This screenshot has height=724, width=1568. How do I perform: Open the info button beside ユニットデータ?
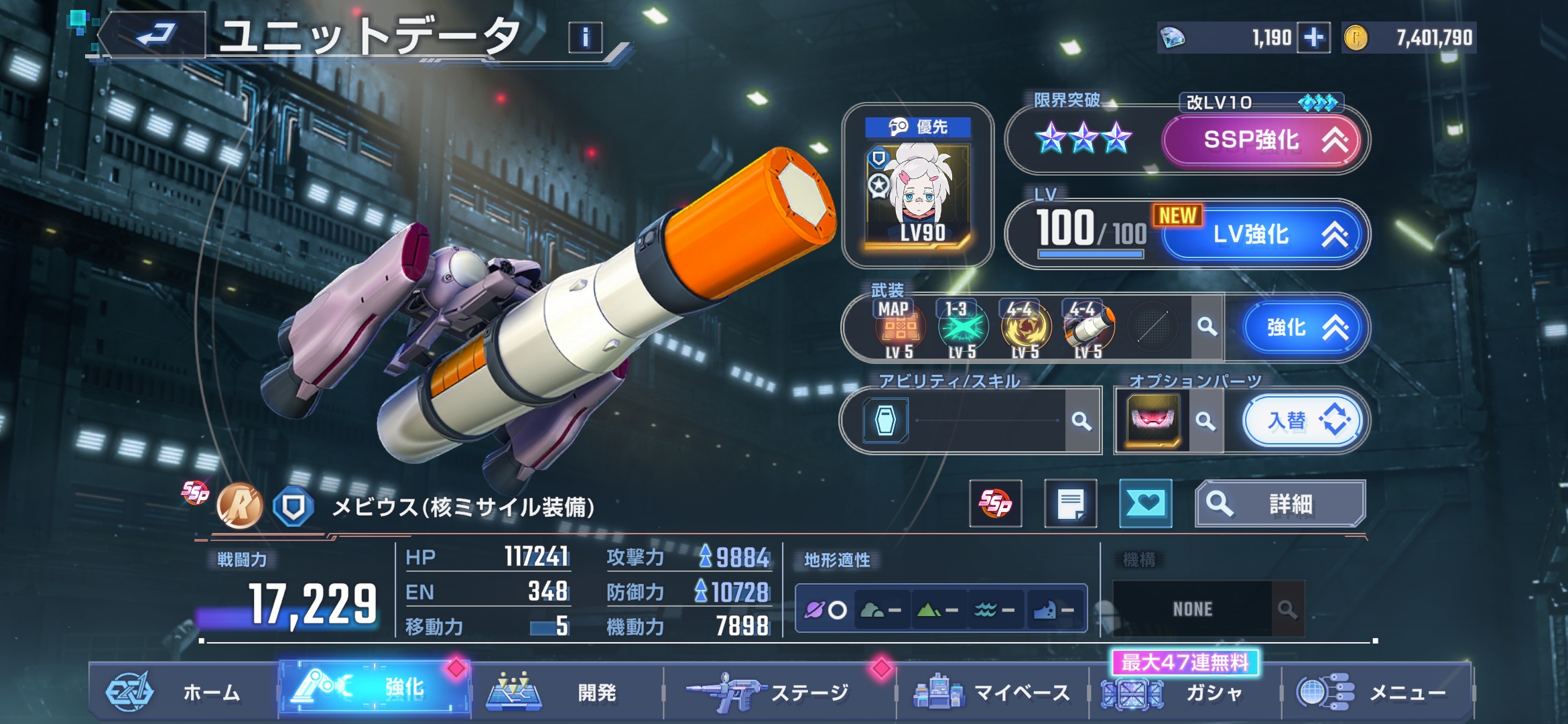[x=585, y=38]
